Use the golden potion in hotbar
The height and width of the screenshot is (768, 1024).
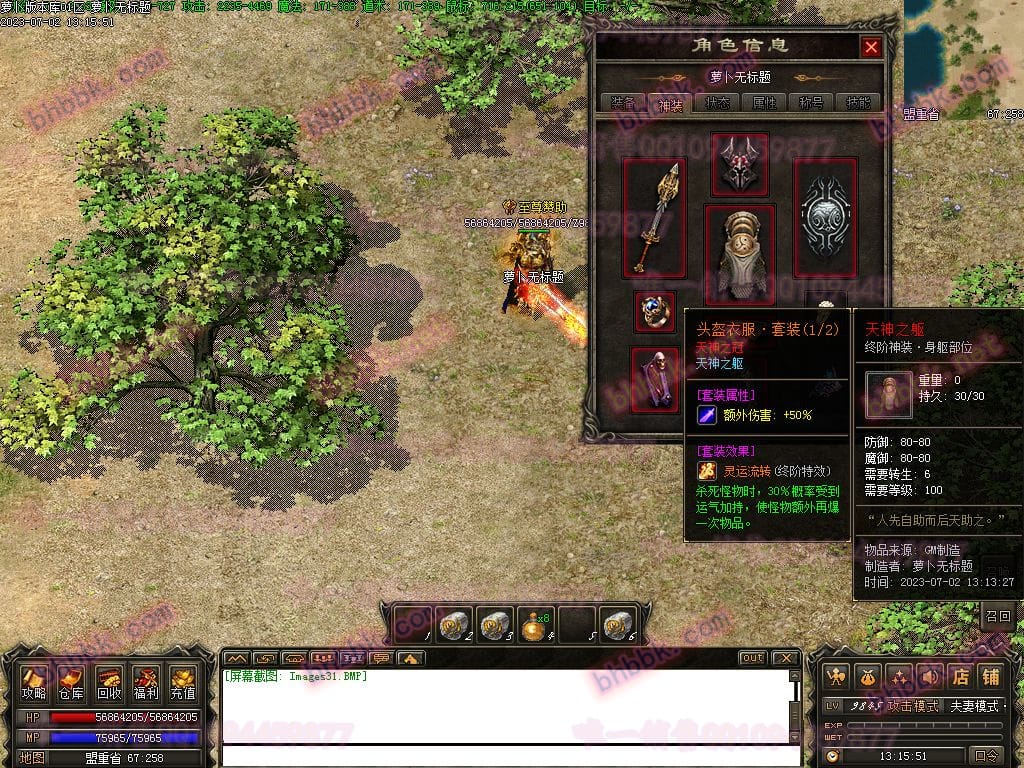(x=535, y=624)
